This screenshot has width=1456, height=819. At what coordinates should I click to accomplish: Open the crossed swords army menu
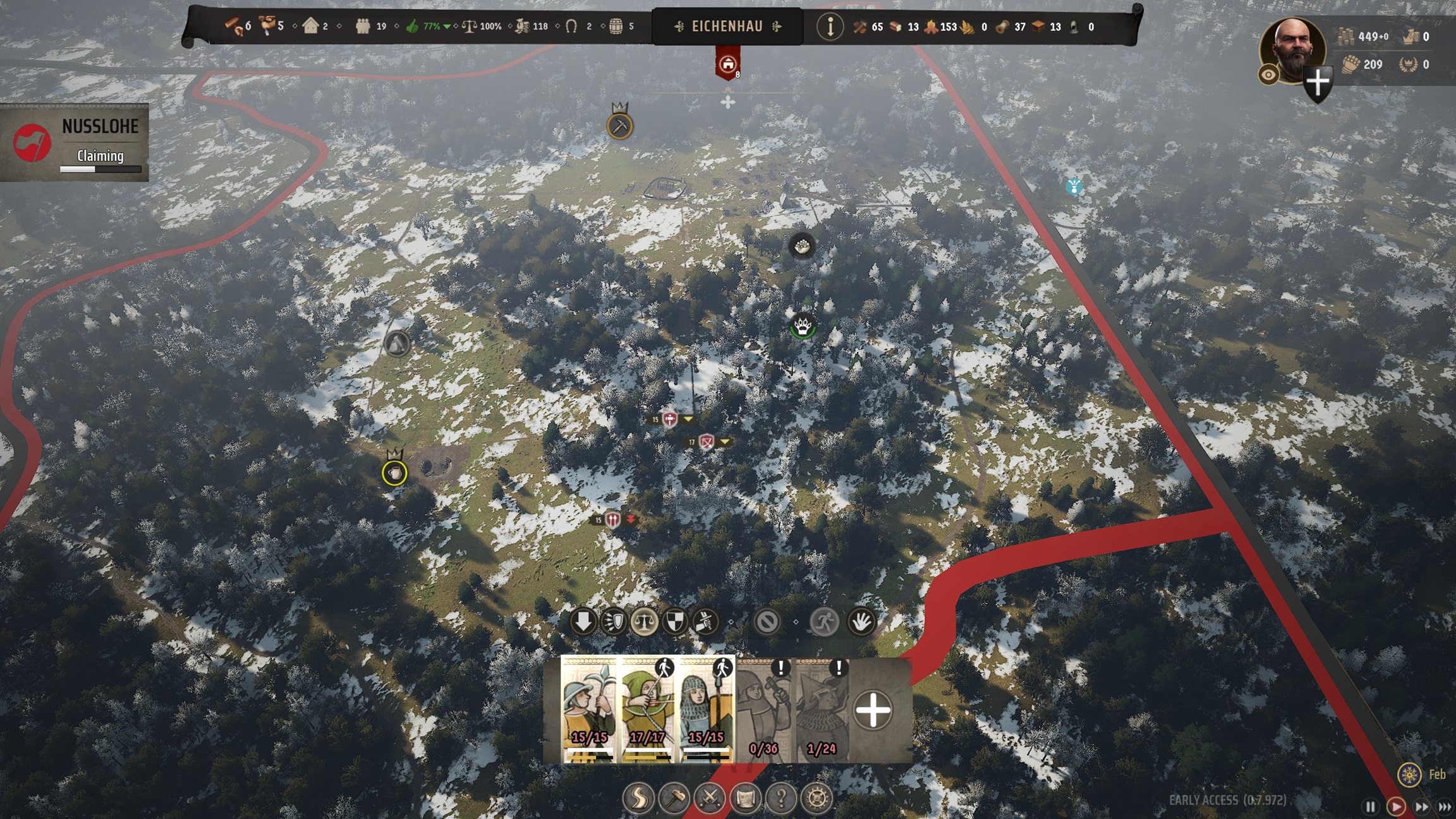click(710, 798)
